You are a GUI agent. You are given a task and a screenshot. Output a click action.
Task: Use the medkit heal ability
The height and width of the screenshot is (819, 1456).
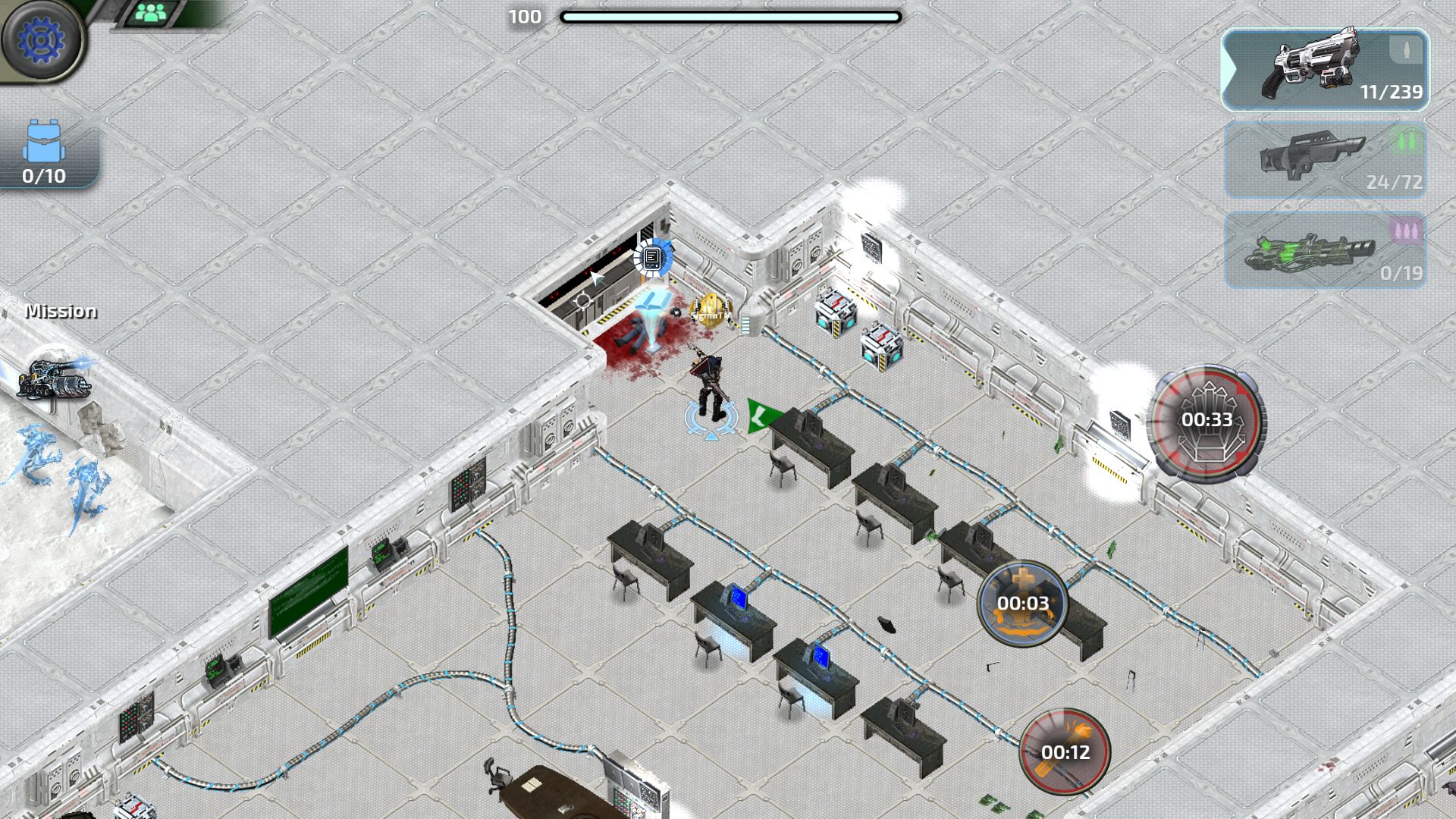pos(1022,604)
